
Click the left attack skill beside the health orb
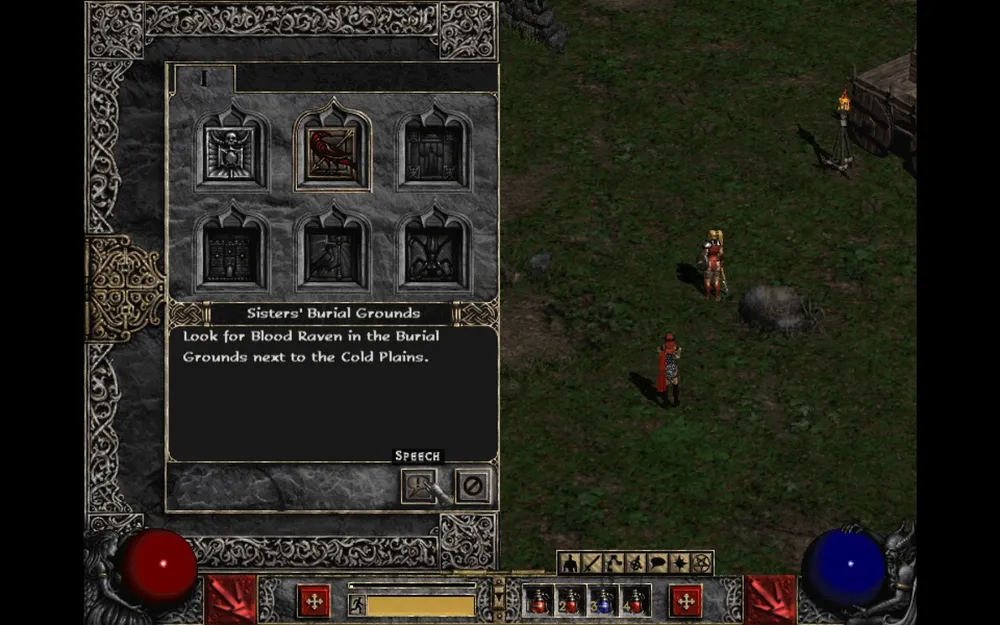coord(231,599)
